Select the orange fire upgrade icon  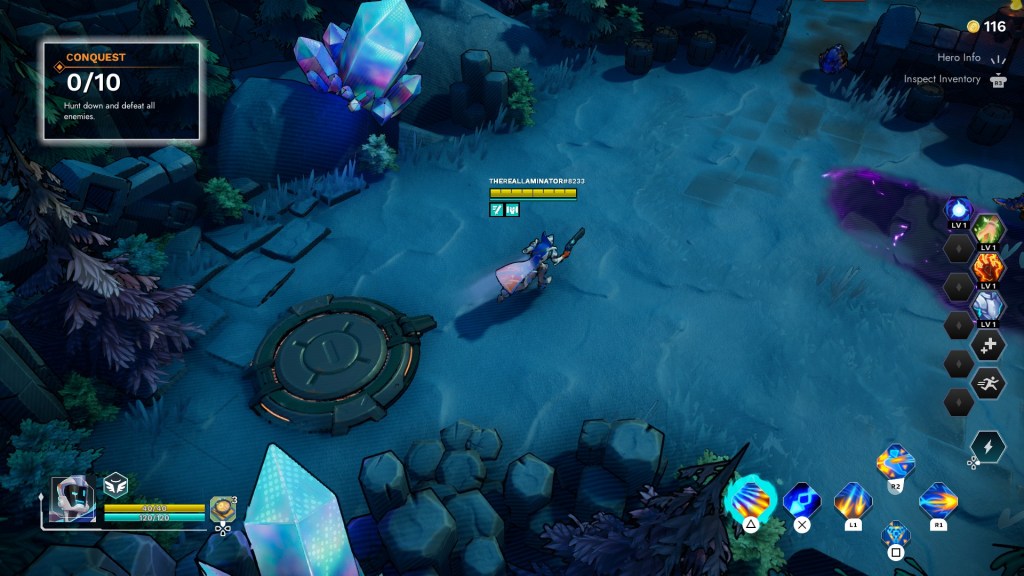(x=988, y=267)
